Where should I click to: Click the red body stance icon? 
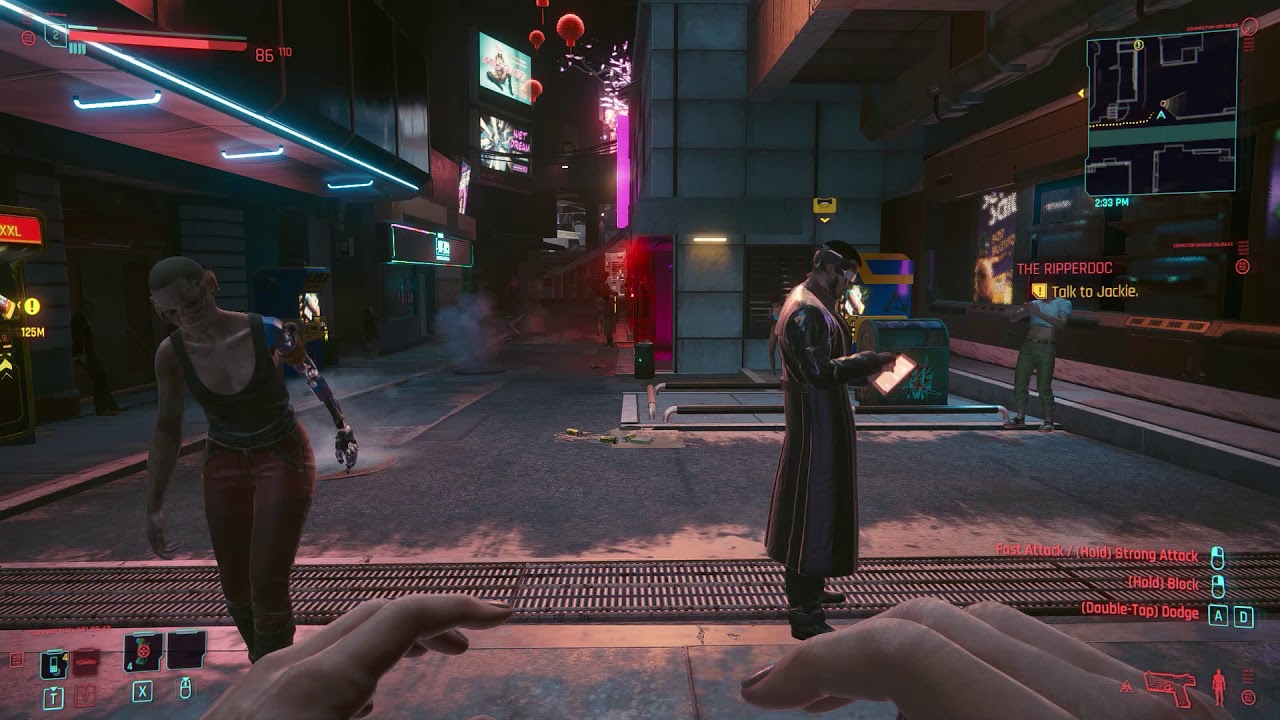click(1218, 686)
